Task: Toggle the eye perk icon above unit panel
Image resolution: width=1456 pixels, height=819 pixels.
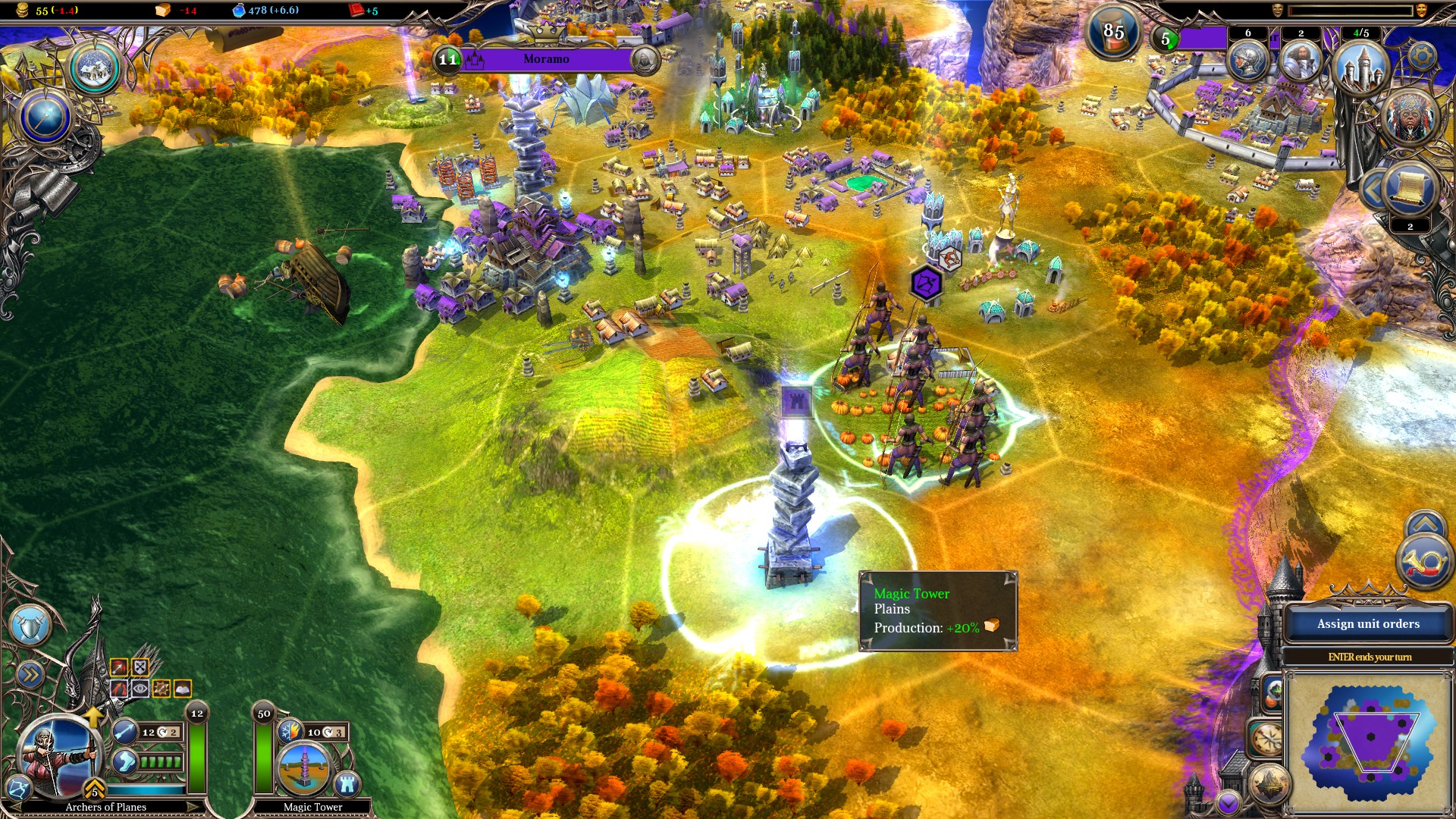Action: [140, 688]
